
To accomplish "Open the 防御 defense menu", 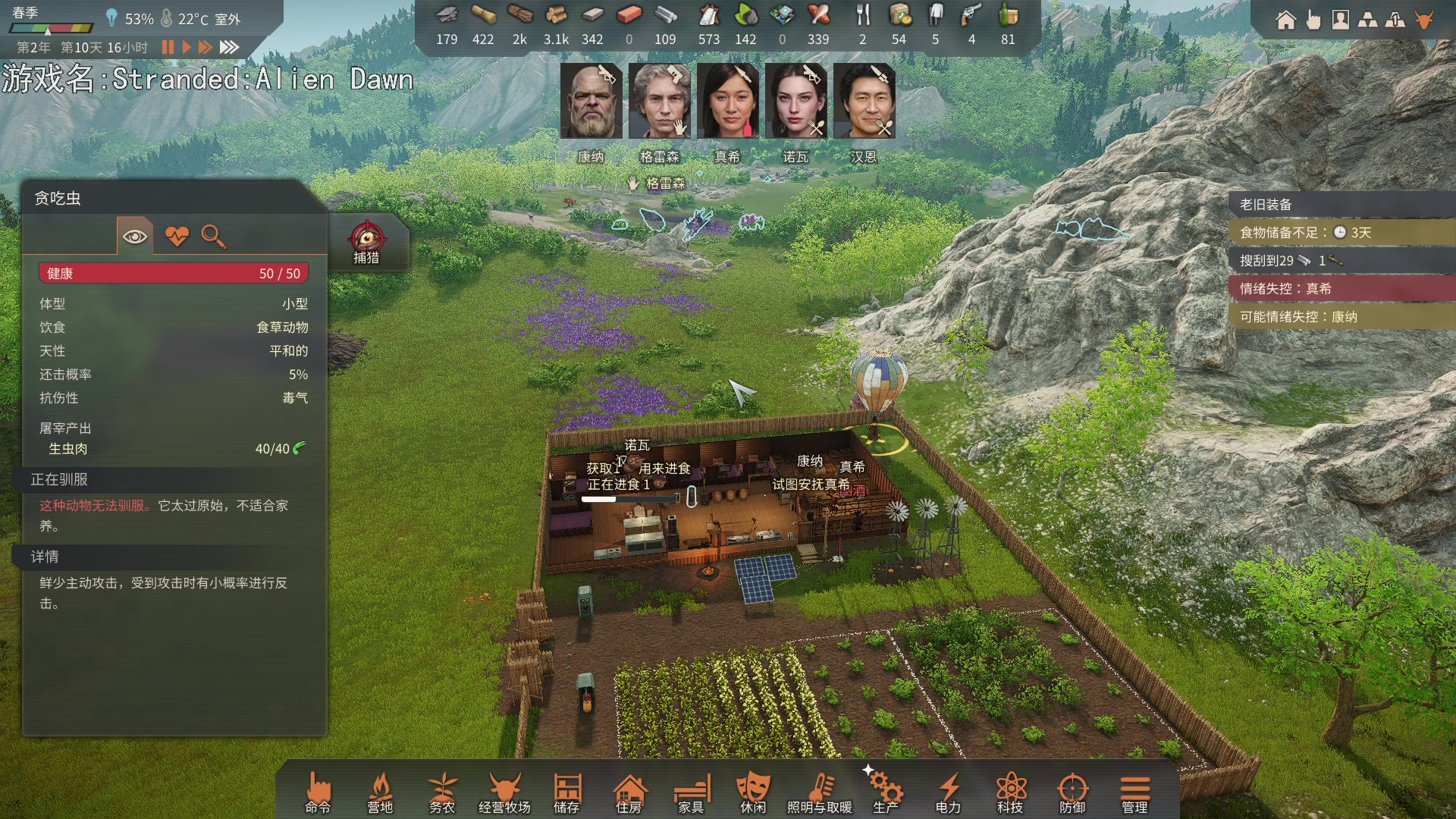I will click(x=1072, y=793).
